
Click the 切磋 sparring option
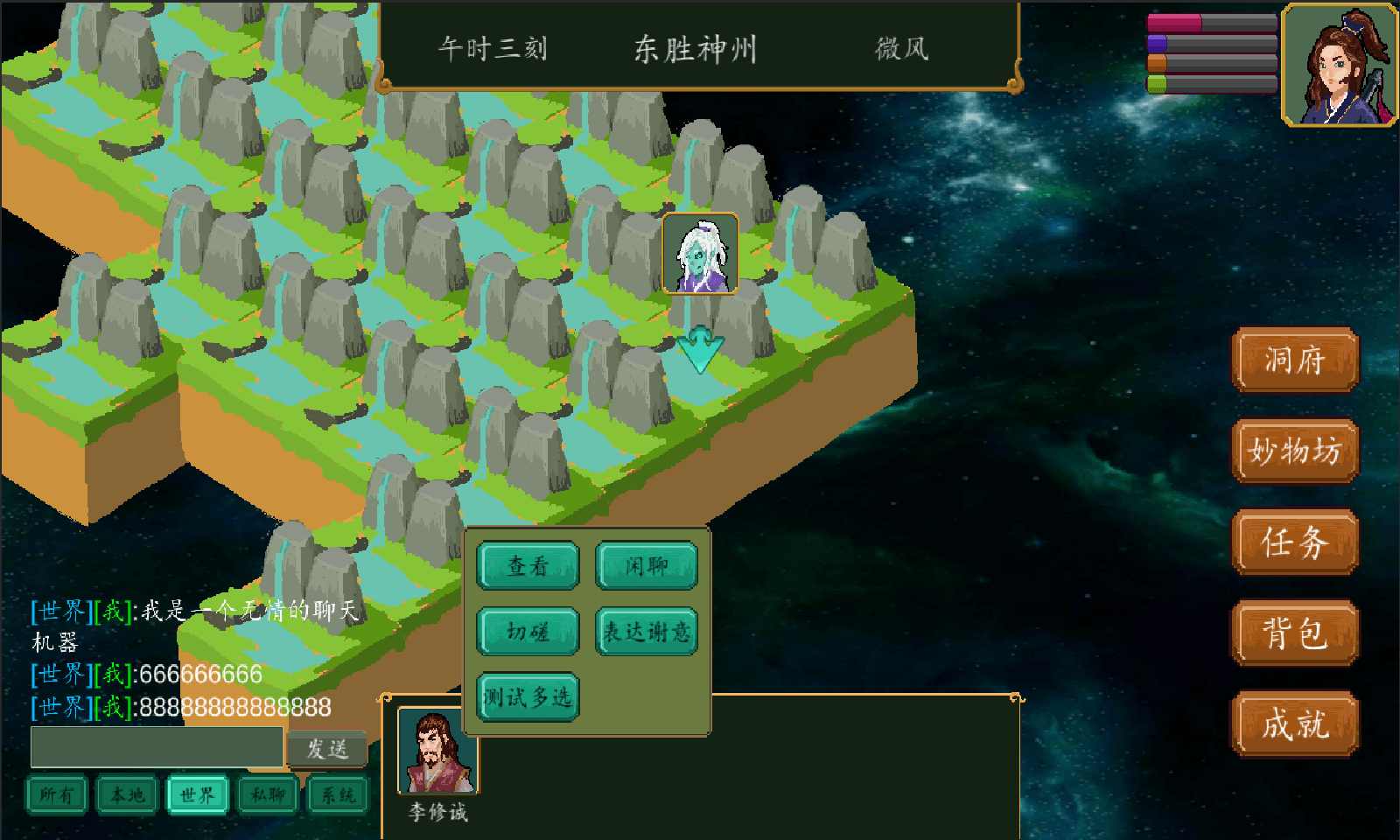pos(527,632)
